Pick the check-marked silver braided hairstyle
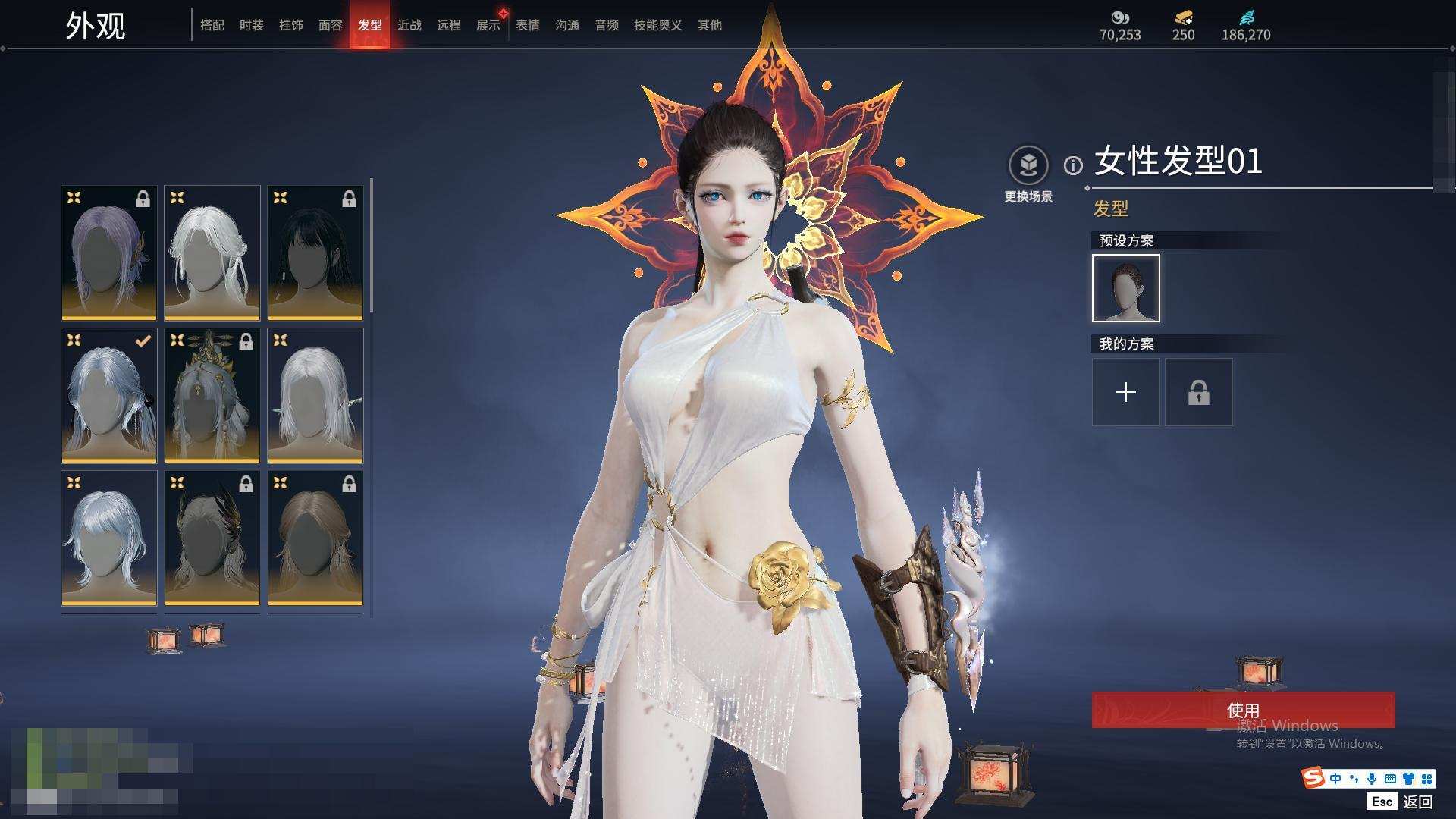The image size is (1456, 819). tap(109, 395)
